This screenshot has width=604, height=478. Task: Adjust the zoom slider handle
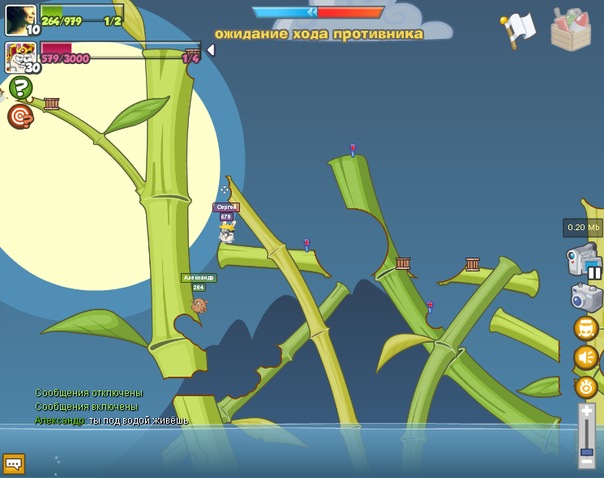(x=586, y=453)
